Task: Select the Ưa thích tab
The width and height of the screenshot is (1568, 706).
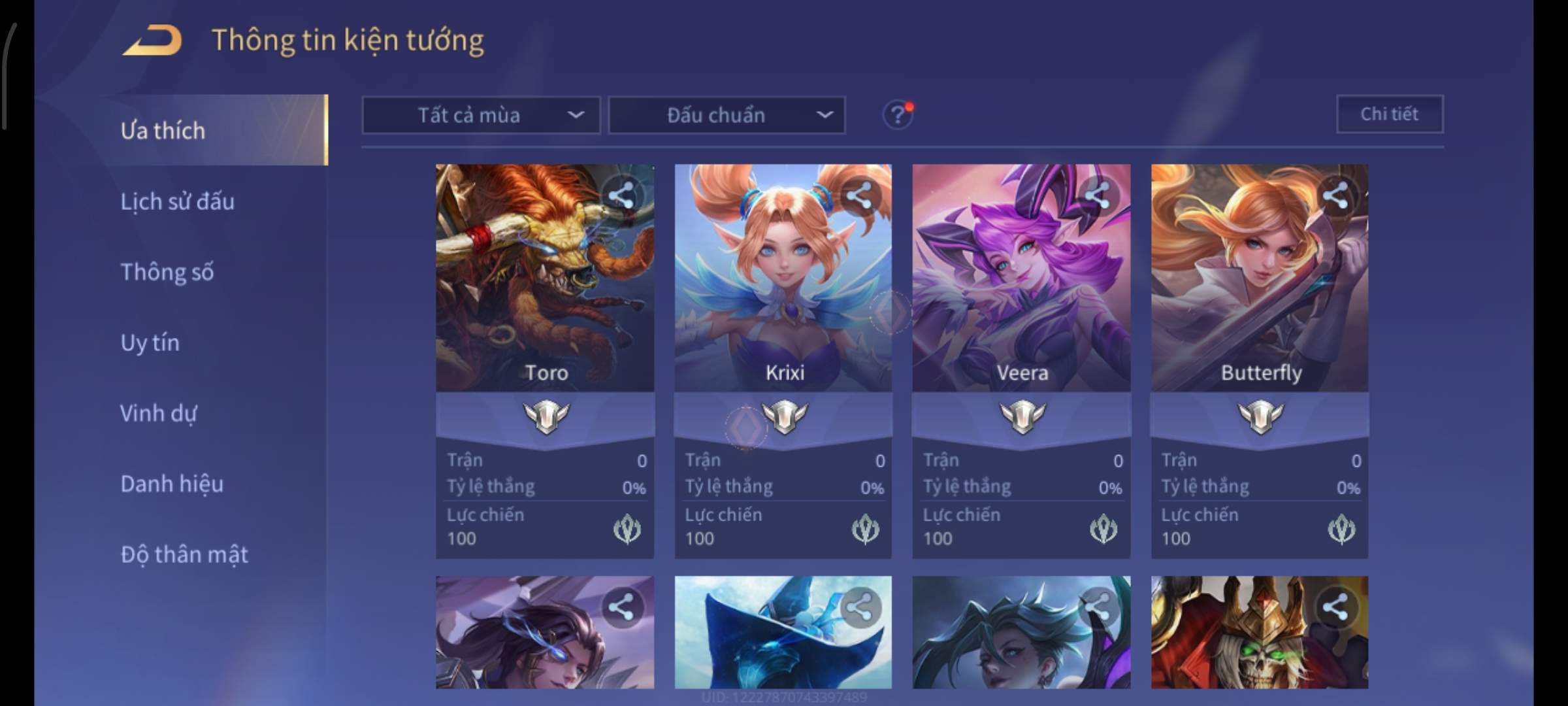Action: pyautogui.click(x=163, y=131)
